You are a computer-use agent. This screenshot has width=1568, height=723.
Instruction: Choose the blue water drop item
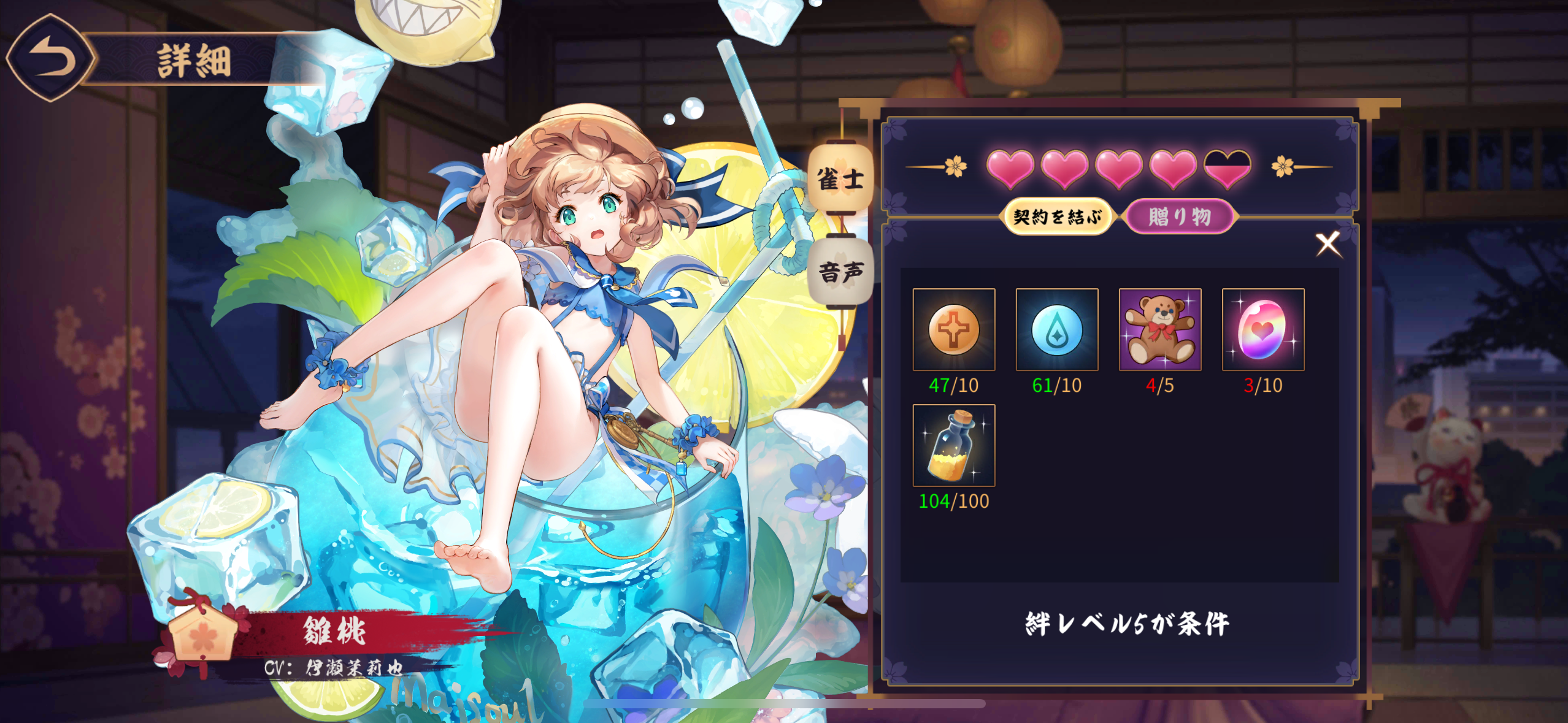1056,330
